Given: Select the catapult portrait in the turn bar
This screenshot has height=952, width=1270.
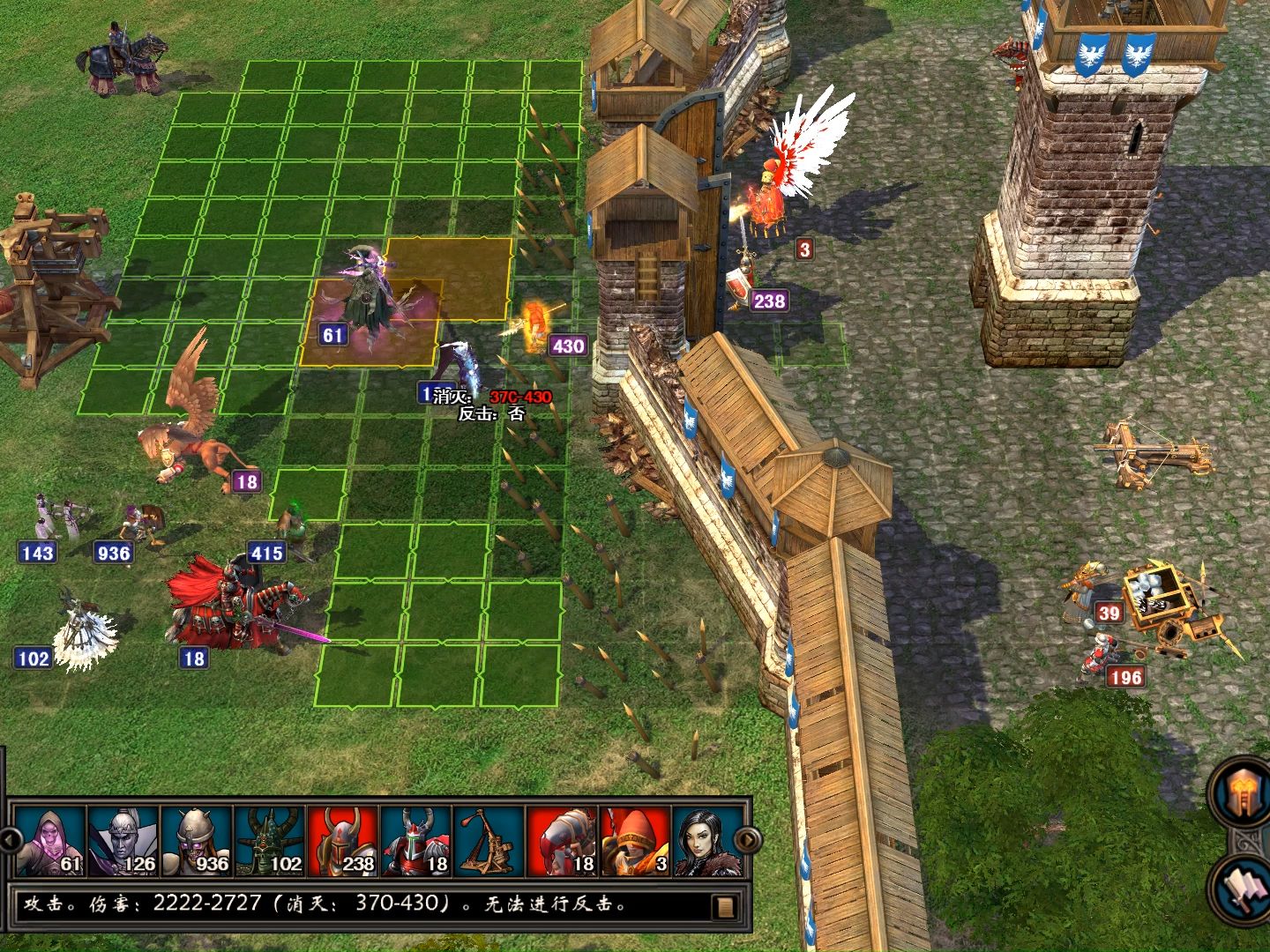Looking at the screenshot, I should pyautogui.click(x=489, y=841).
